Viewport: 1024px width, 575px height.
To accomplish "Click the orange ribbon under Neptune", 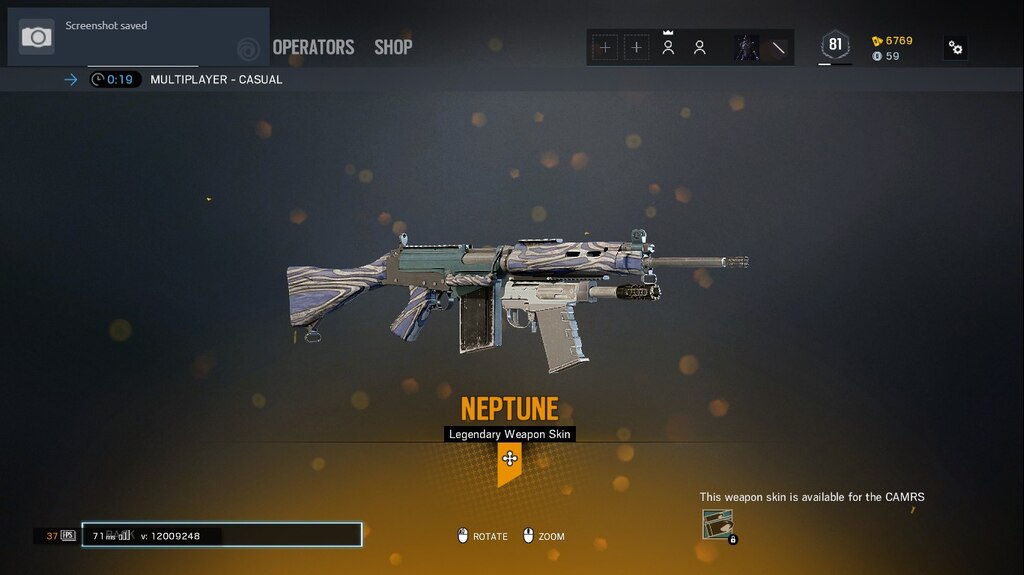I will coord(509,463).
